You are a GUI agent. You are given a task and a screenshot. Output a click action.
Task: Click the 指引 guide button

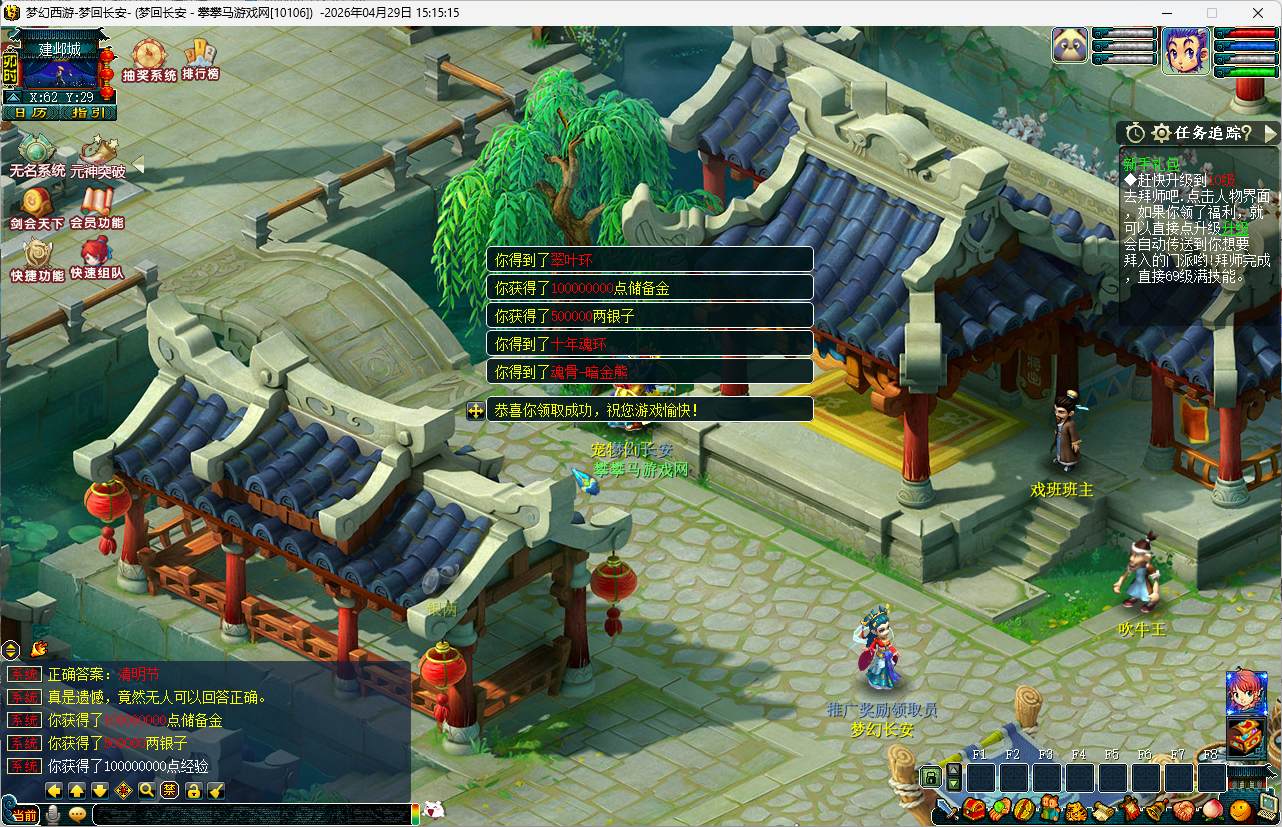89,113
